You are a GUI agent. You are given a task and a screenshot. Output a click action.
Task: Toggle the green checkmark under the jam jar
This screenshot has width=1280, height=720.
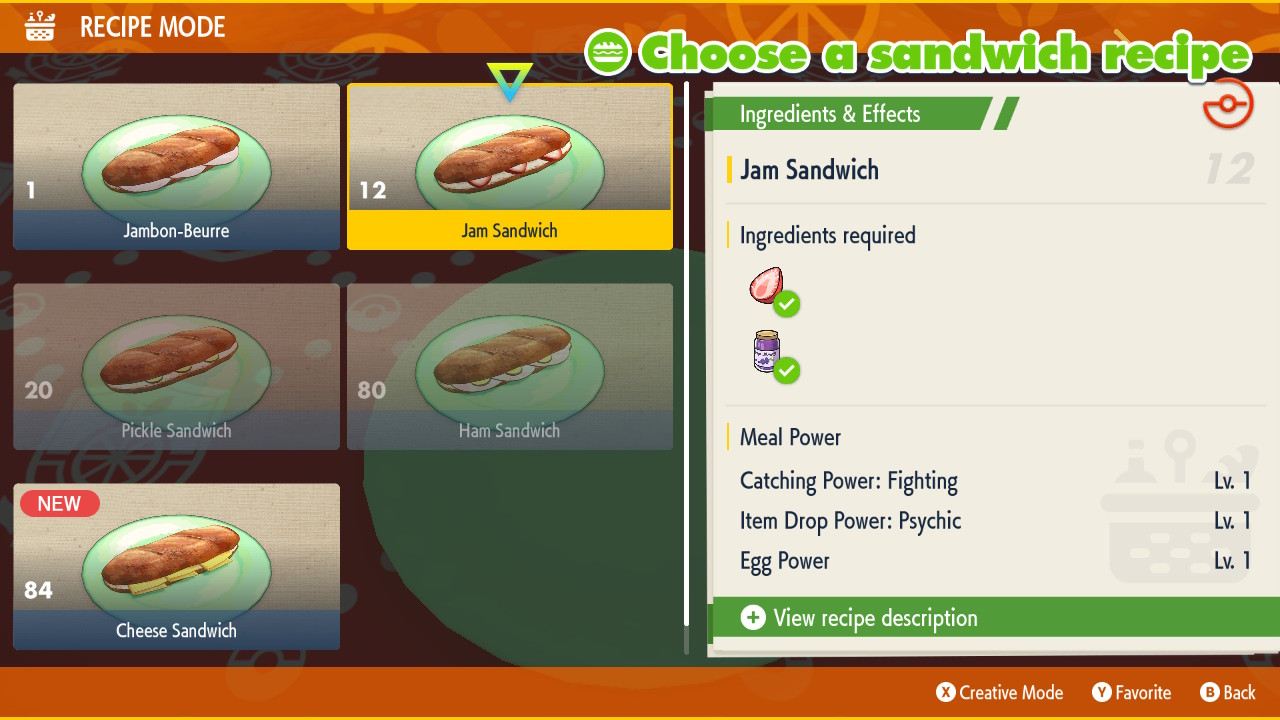tap(787, 371)
